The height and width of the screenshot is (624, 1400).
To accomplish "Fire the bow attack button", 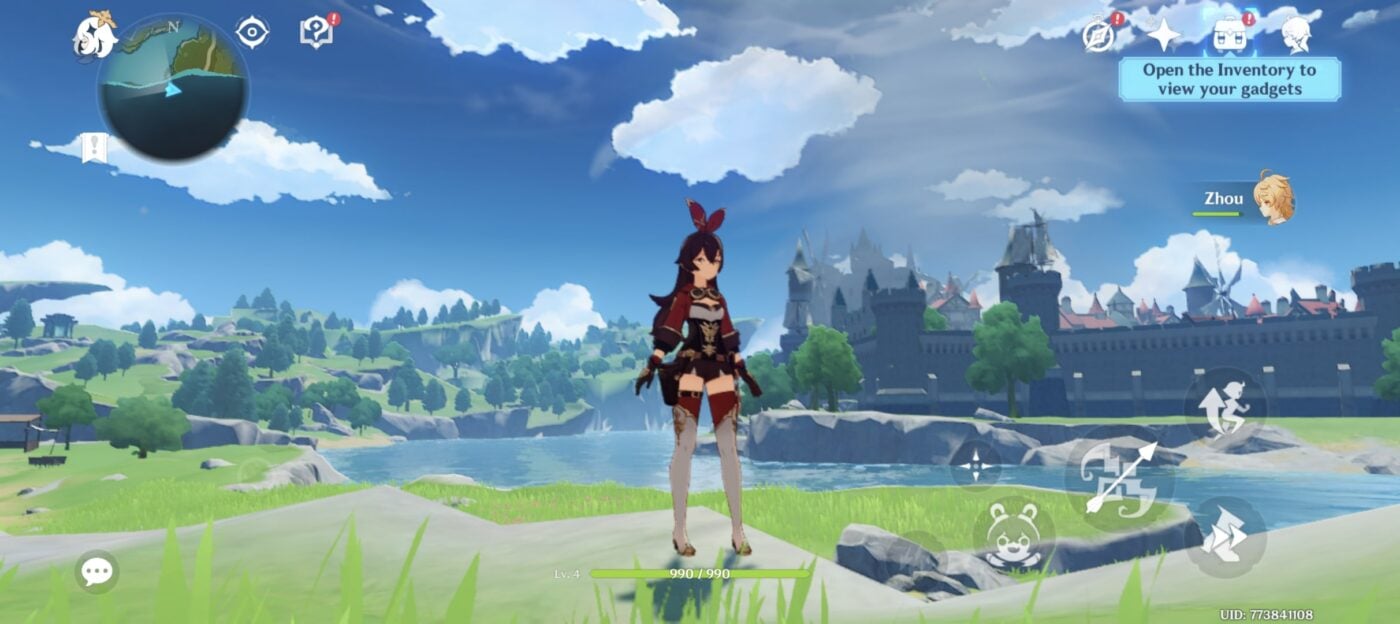I will click(1119, 478).
